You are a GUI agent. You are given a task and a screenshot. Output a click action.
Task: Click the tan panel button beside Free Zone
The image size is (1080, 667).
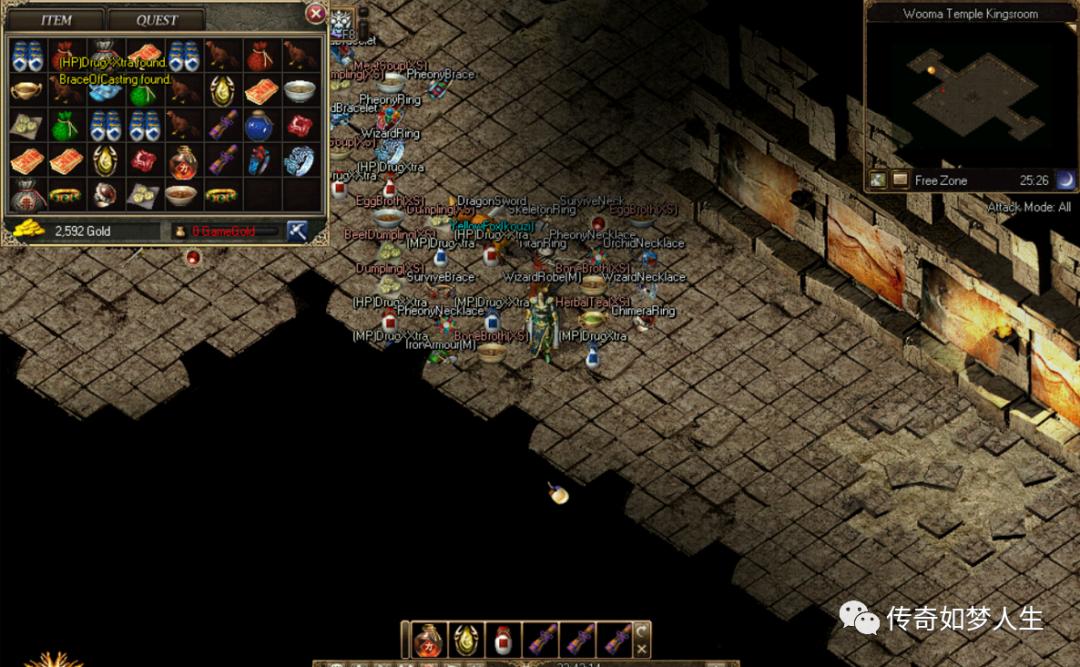[x=900, y=180]
